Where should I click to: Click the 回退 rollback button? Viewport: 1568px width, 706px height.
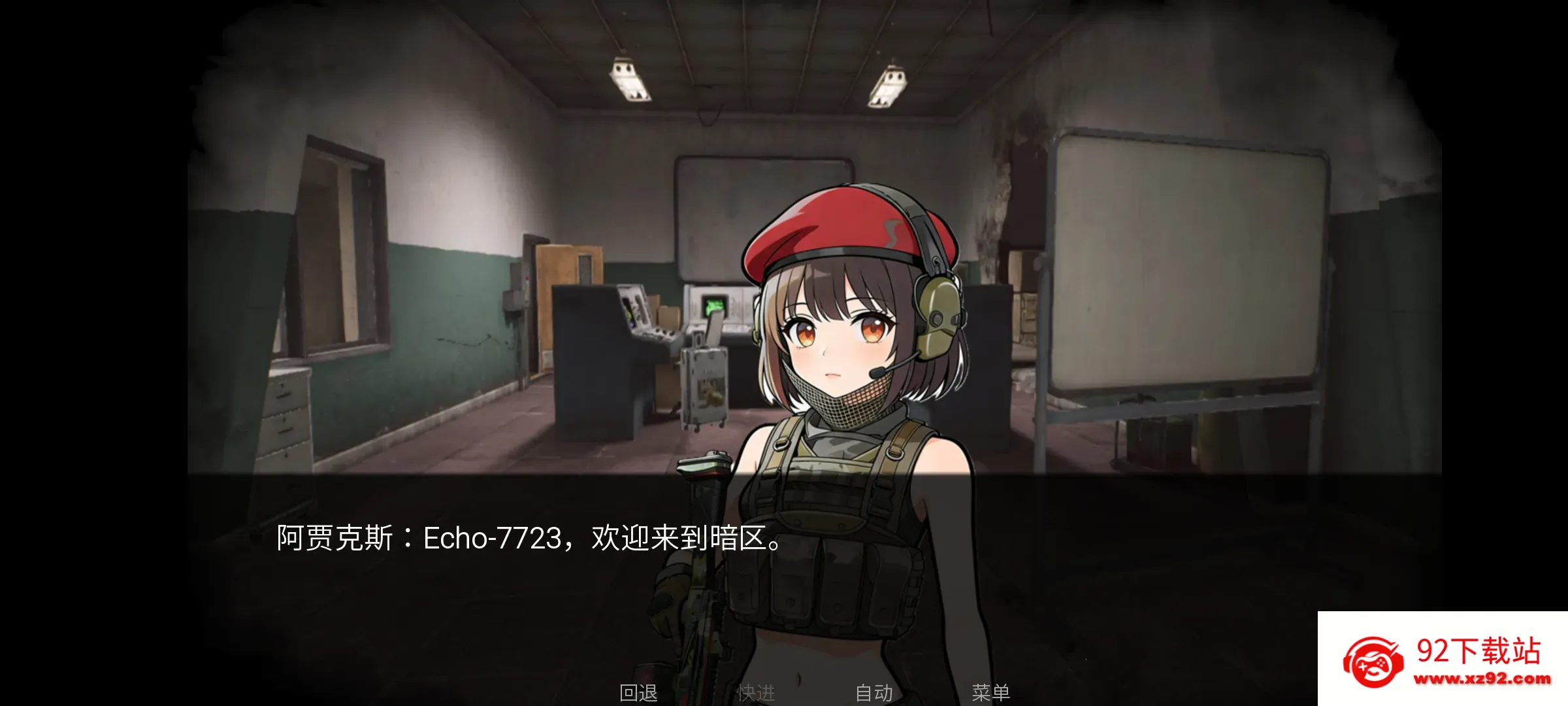pos(638,692)
